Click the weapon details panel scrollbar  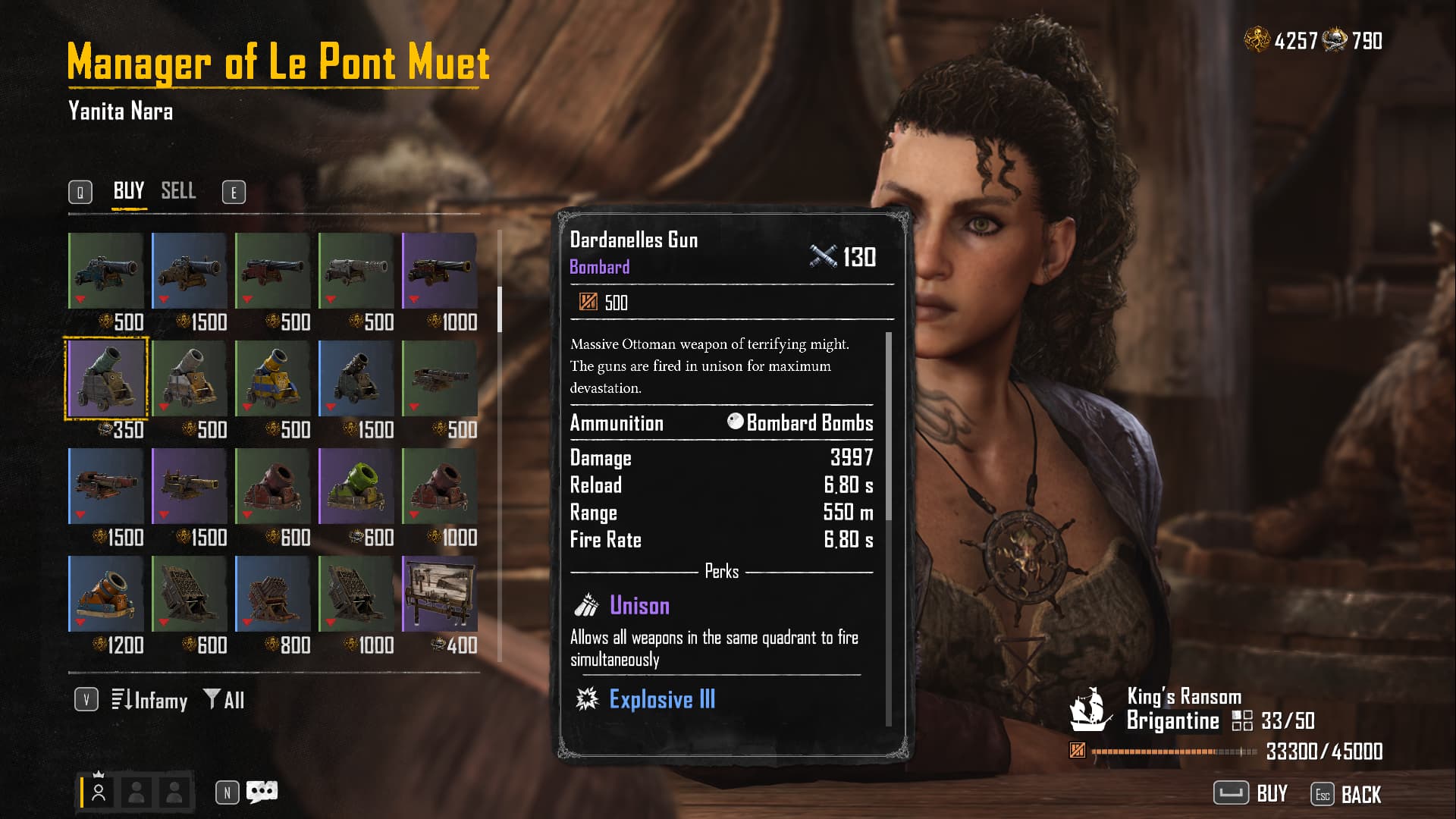[x=889, y=426]
